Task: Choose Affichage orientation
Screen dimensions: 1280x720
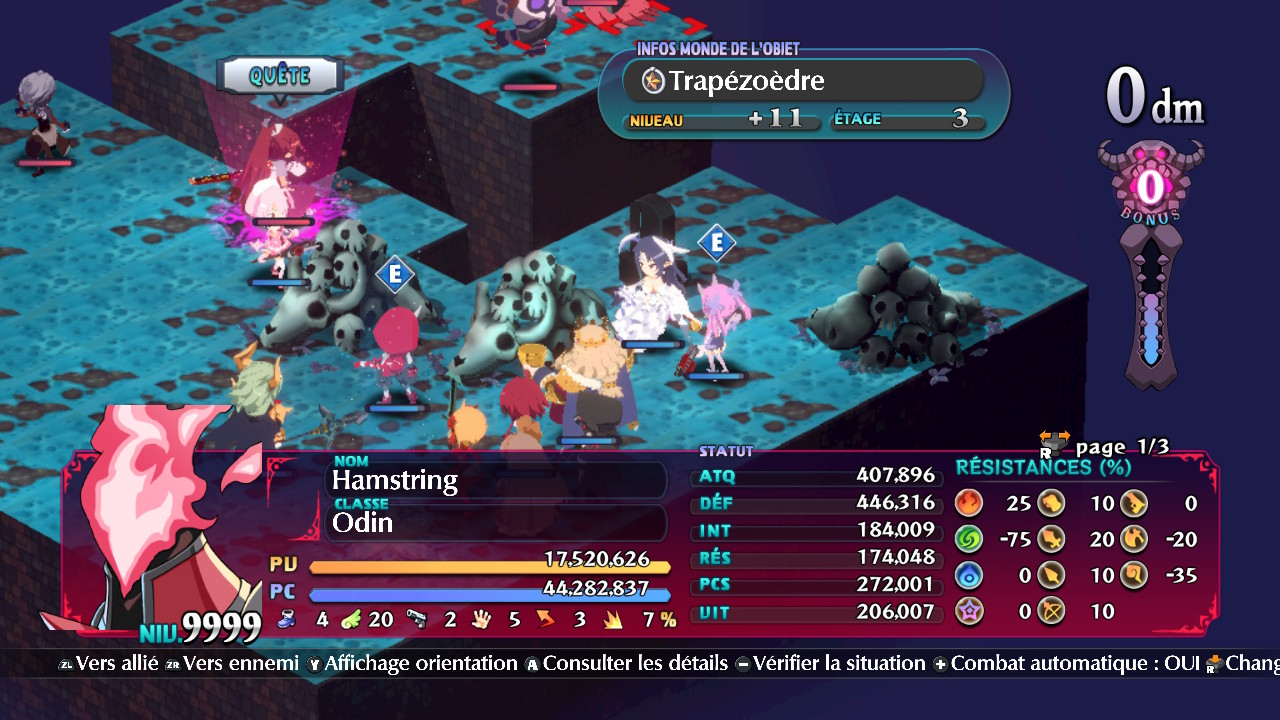Action: click(x=412, y=663)
